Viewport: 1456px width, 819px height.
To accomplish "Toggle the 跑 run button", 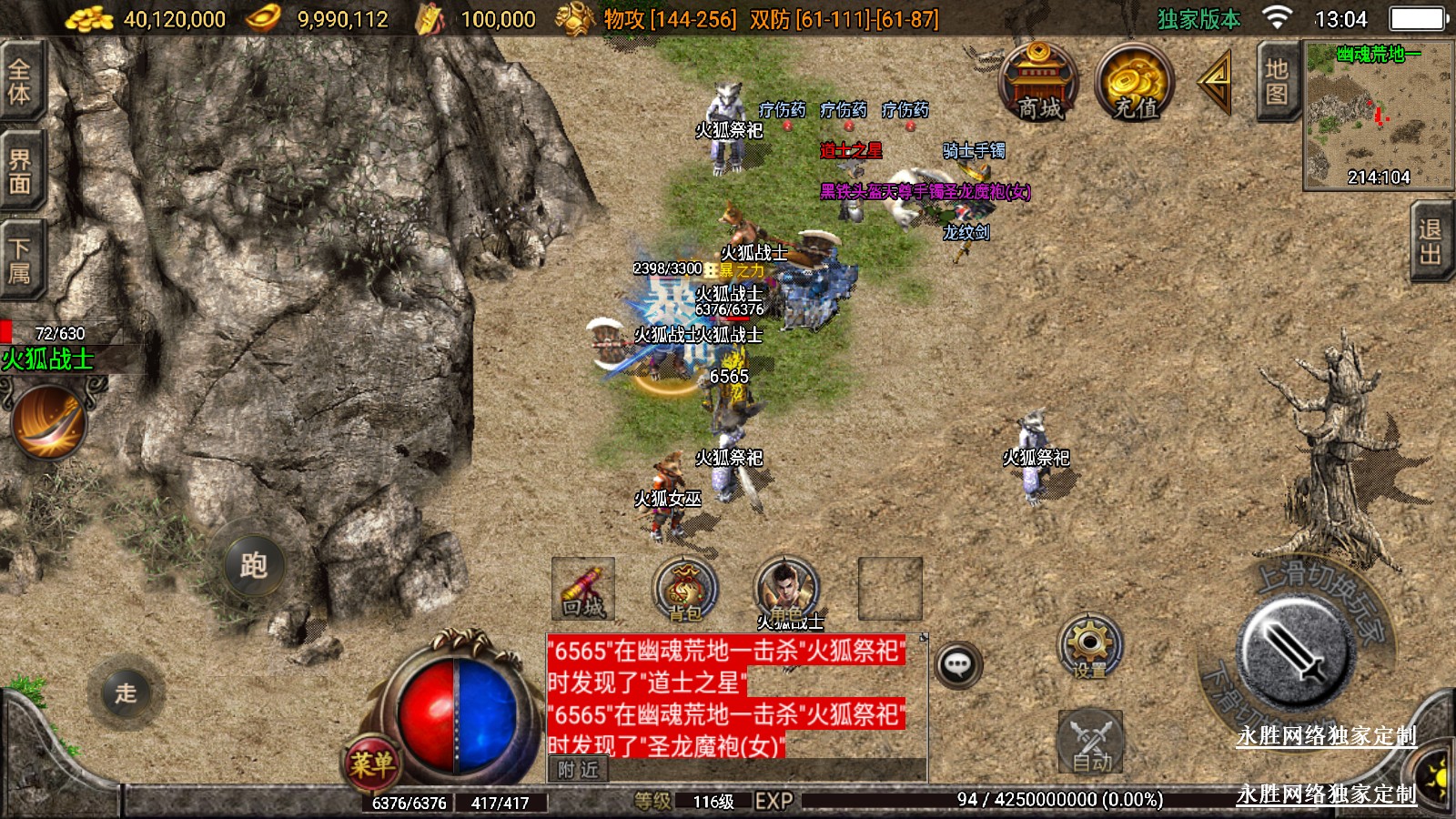I will click(253, 565).
